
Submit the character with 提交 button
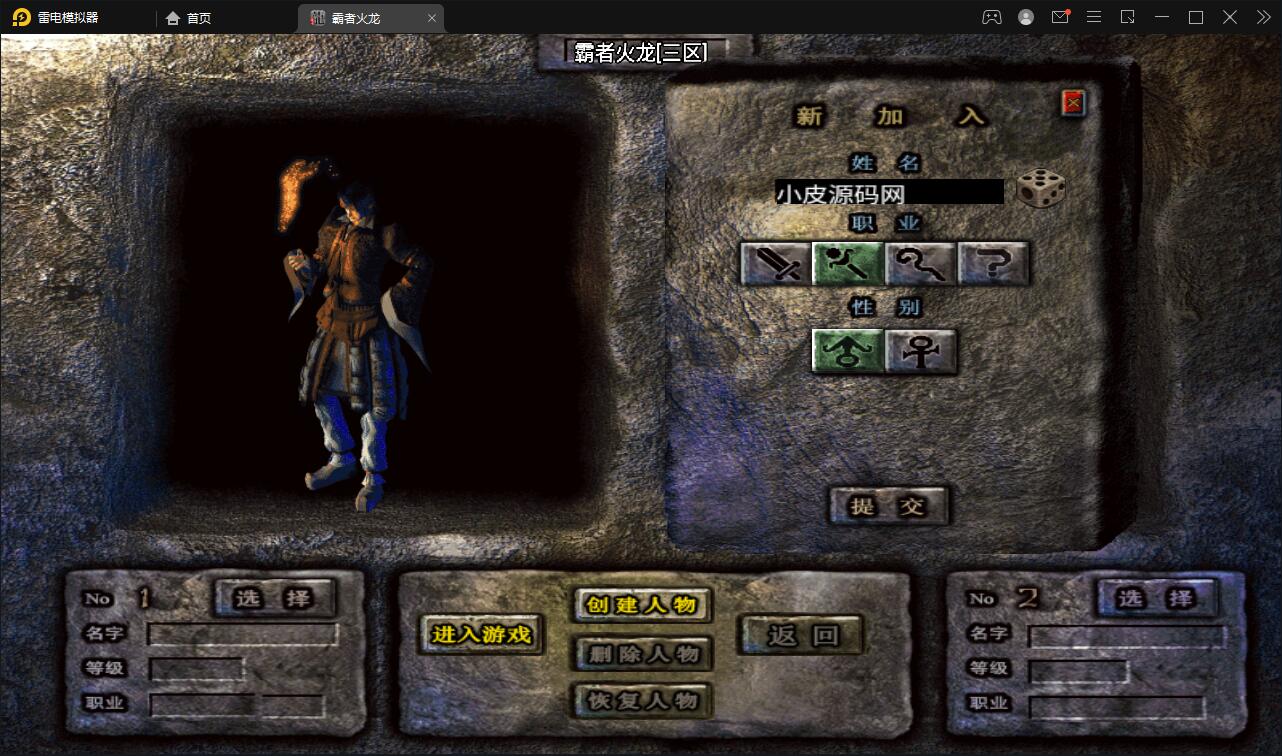pyautogui.click(x=888, y=506)
